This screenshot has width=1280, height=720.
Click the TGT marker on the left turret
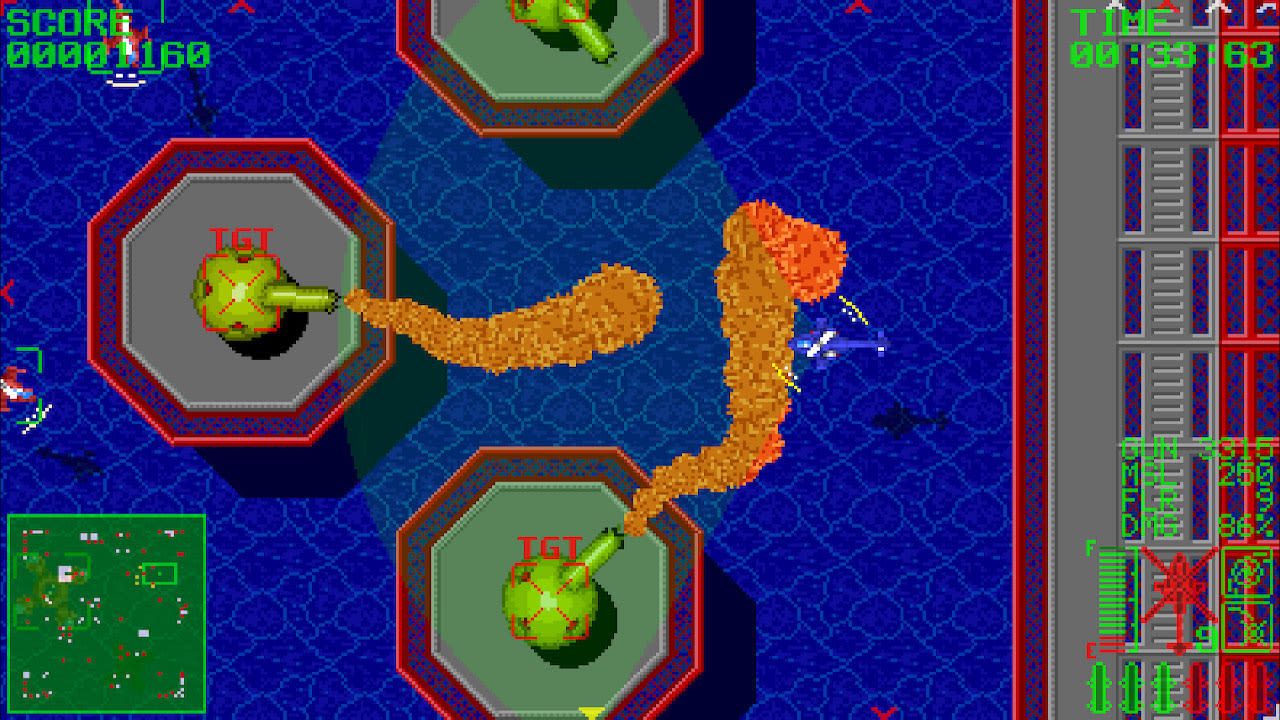[x=240, y=240]
